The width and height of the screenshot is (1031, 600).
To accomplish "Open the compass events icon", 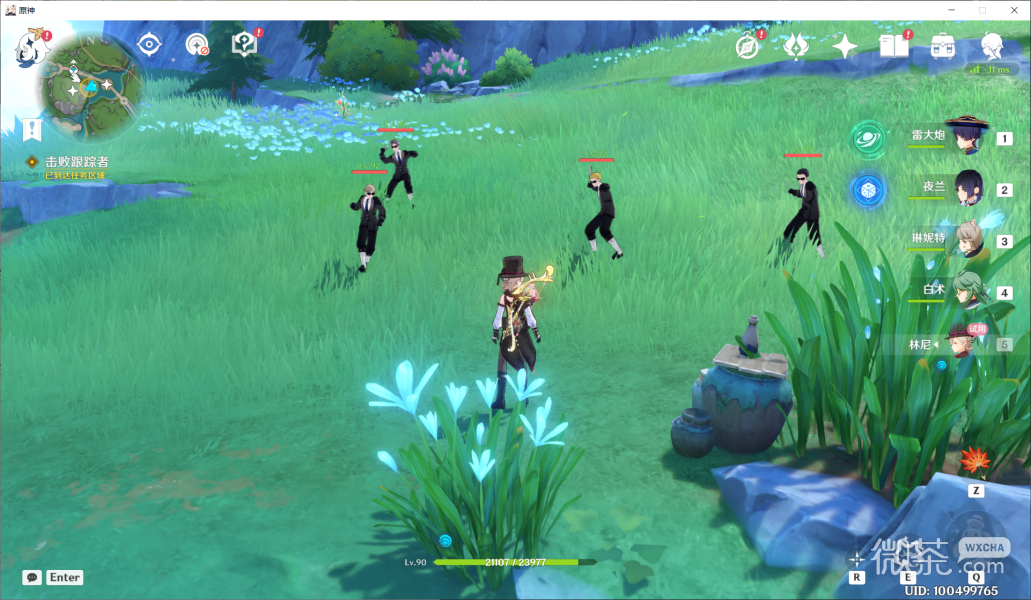I will pyautogui.click(x=747, y=46).
